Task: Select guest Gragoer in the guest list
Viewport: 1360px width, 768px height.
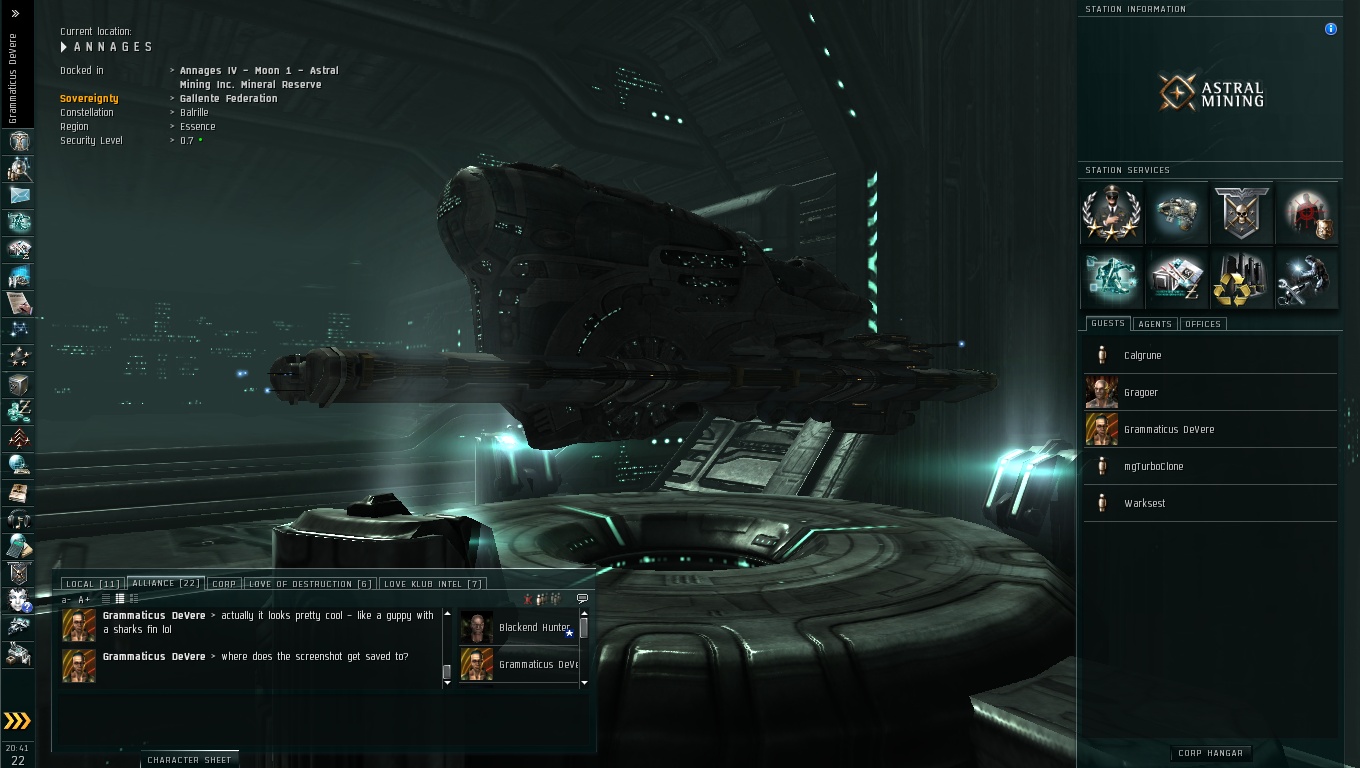Action: point(1141,393)
